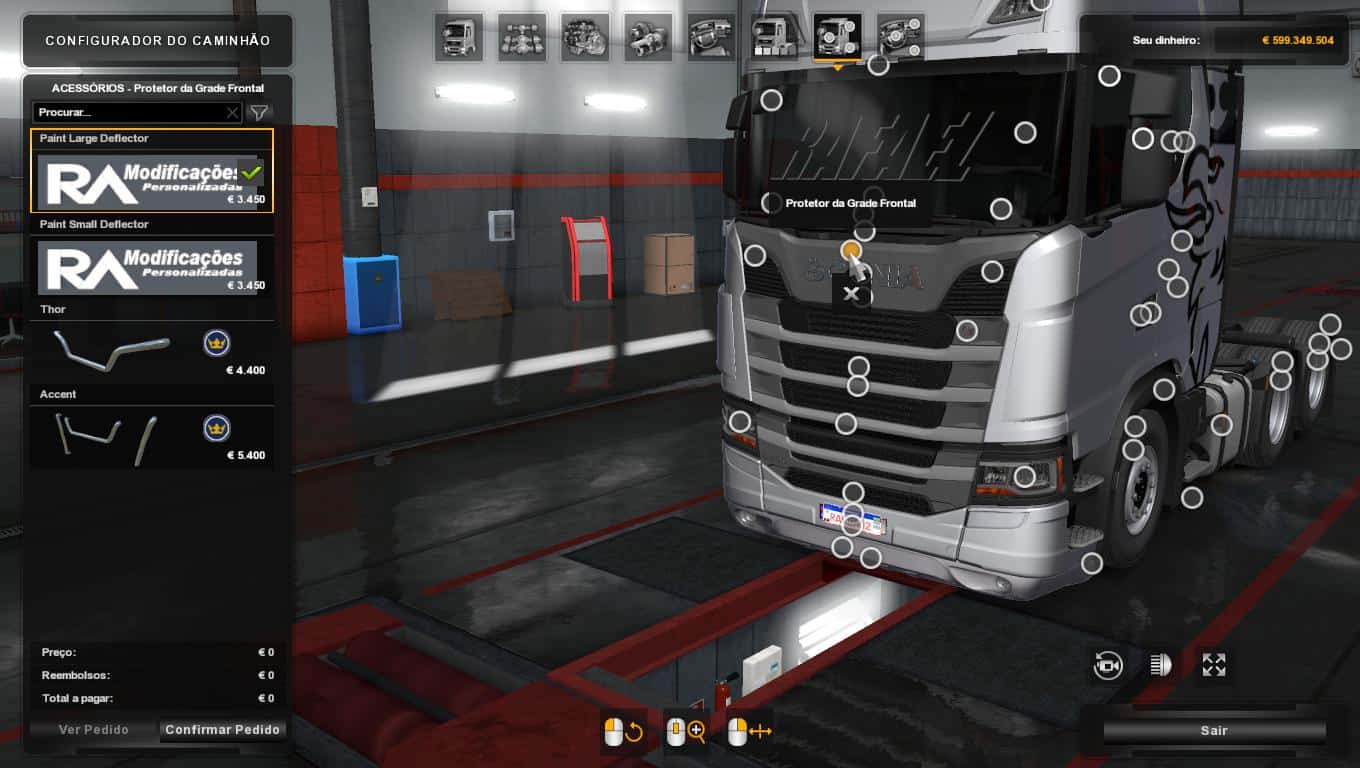Open the truck paint colour tab
1360x768 pixels.
(774, 37)
